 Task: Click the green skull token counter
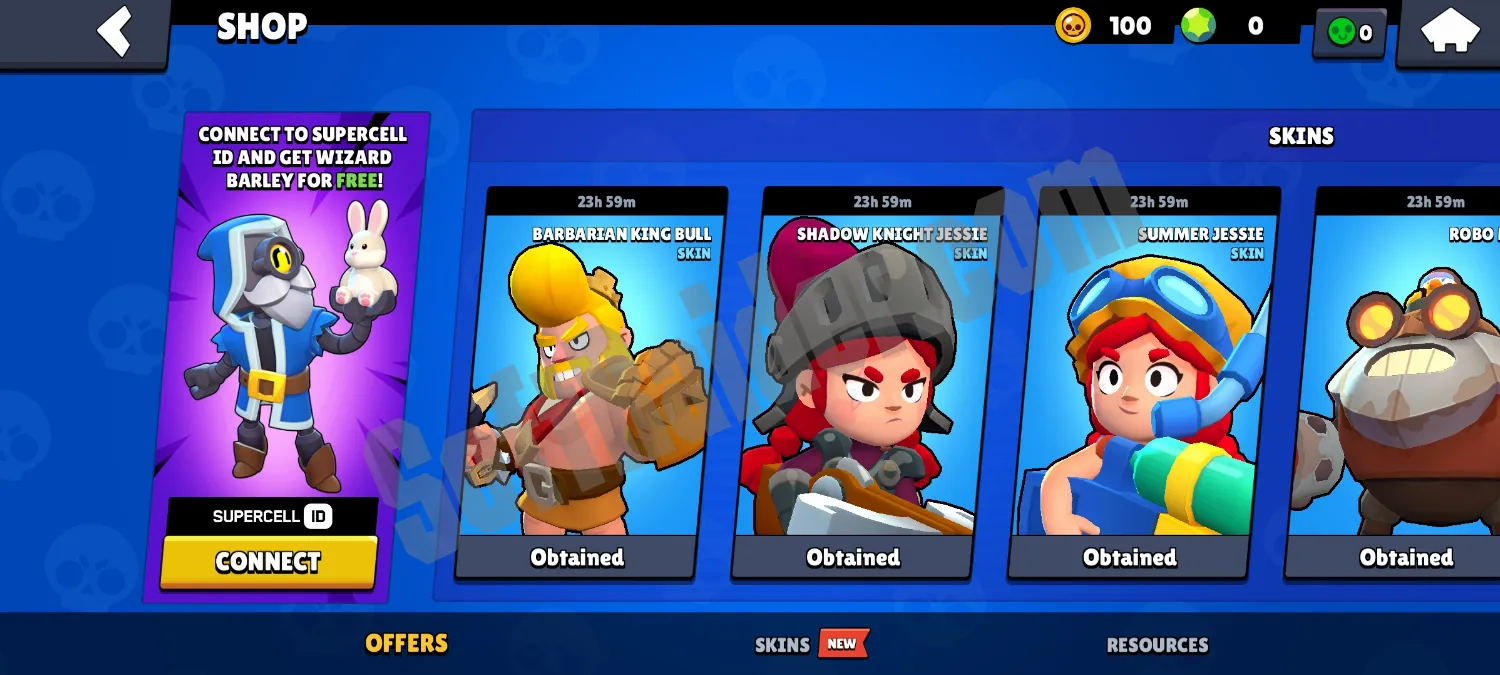(x=1349, y=33)
